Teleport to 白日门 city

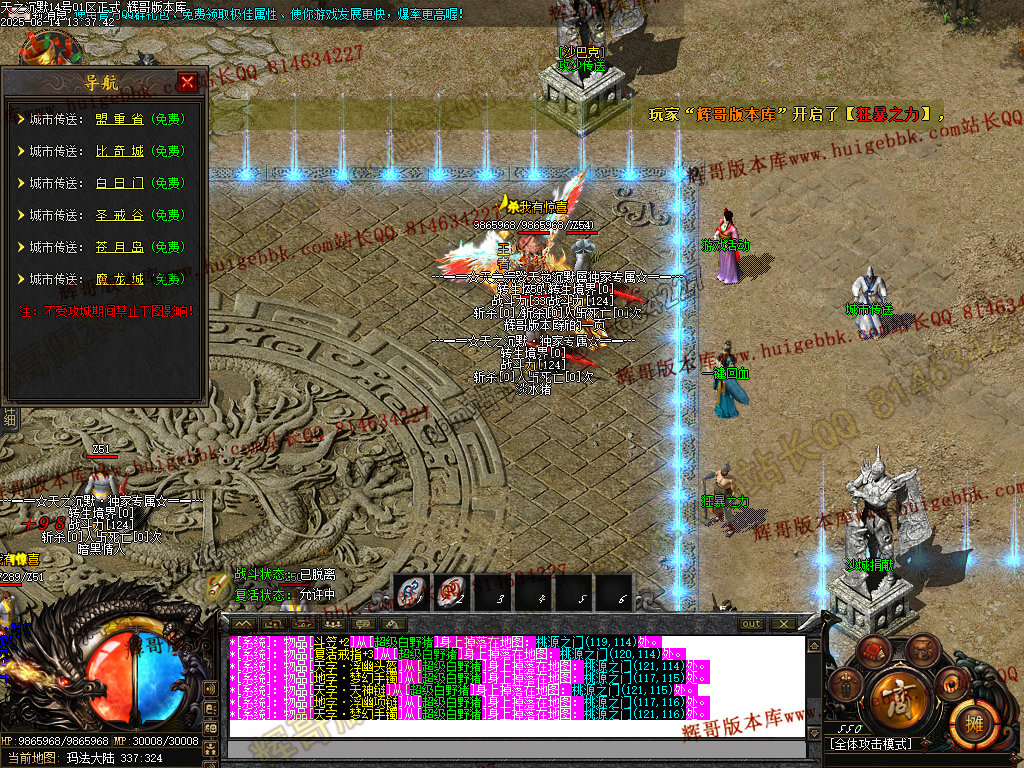pyautogui.click(x=120, y=183)
